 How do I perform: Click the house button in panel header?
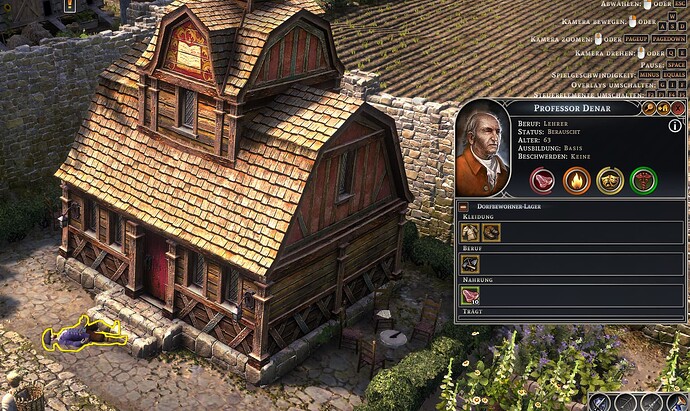[665, 108]
